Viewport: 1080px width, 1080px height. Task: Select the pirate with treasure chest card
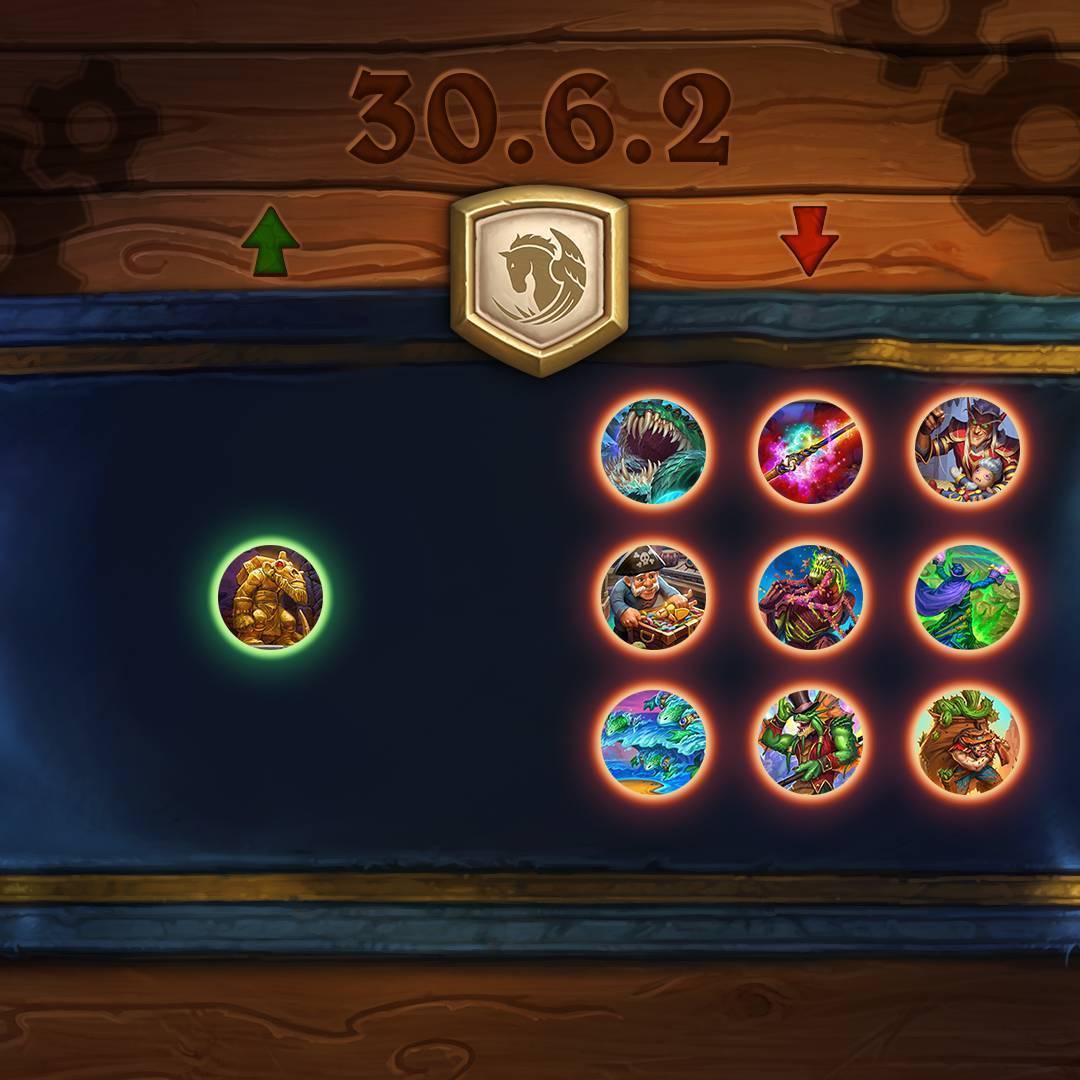pos(654,597)
